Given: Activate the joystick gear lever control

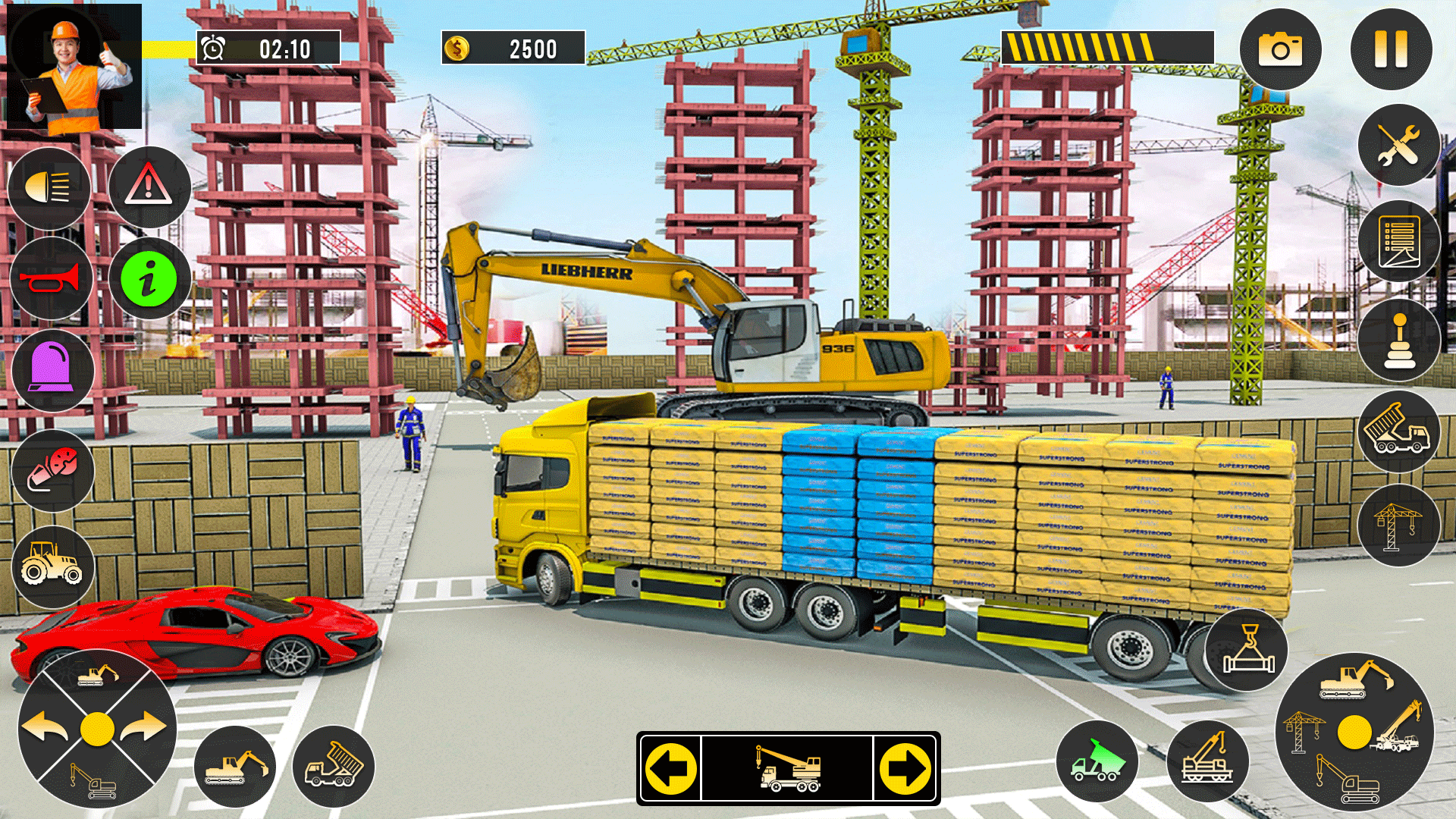Looking at the screenshot, I should pos(1398,340).
